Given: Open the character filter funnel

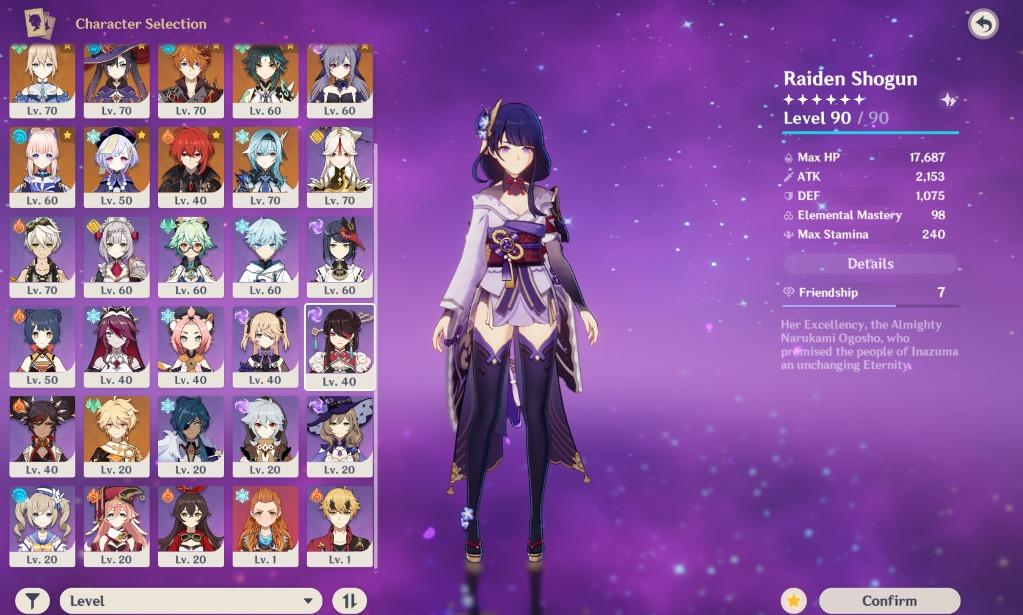Looking at the screenshot, I should point(33,600).
